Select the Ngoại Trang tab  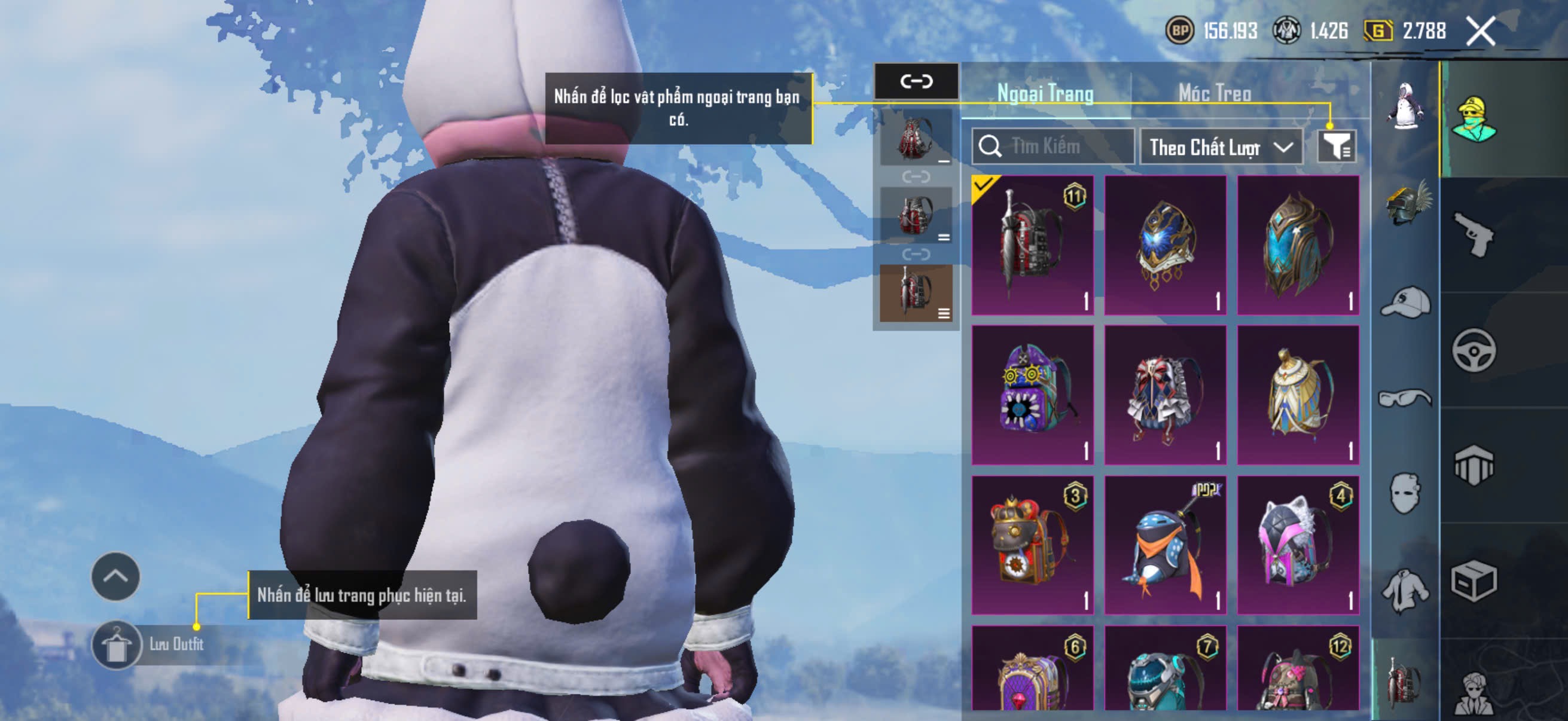pos(1045,93)
